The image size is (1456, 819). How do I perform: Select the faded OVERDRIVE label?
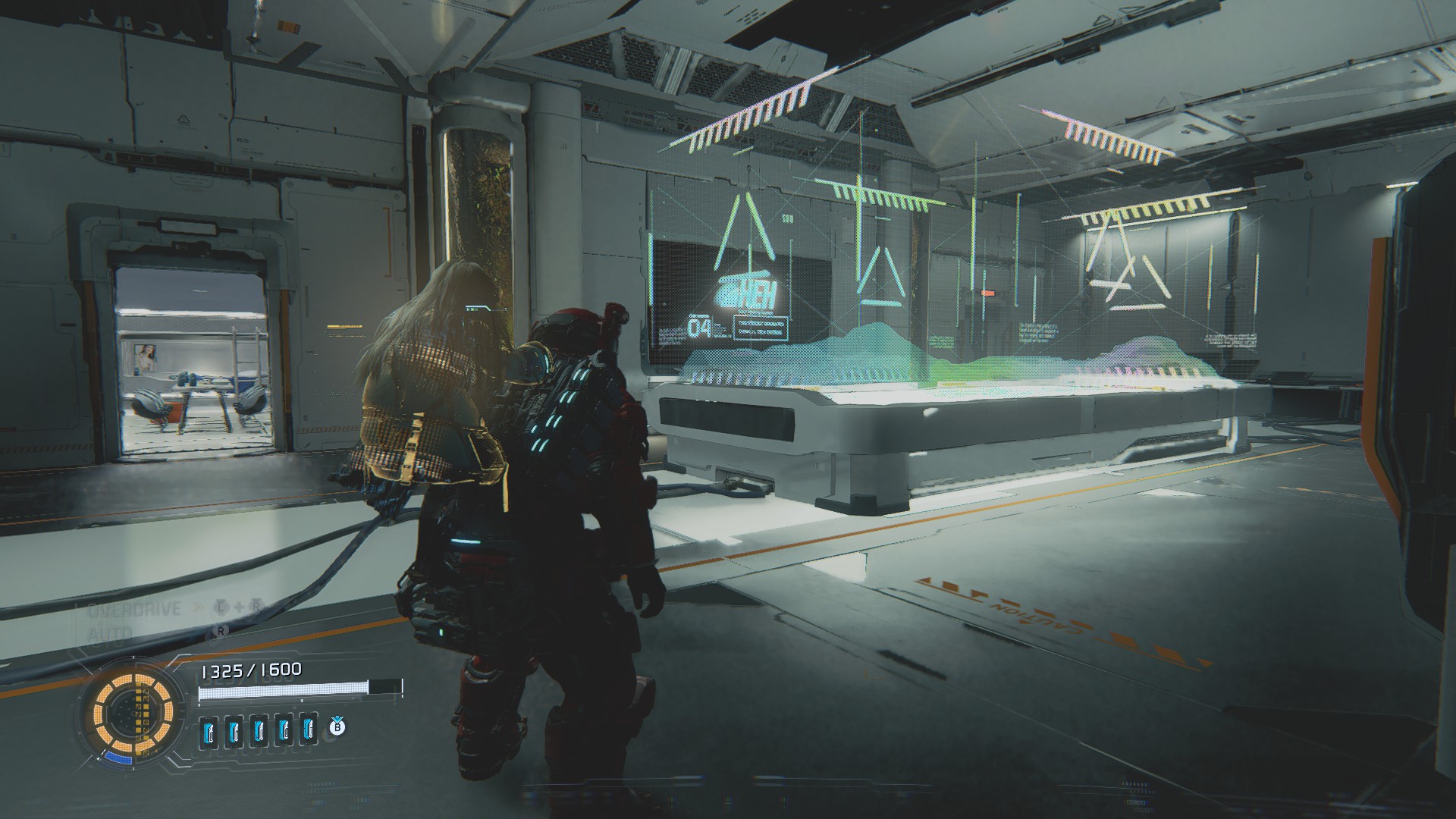[134, 610]
